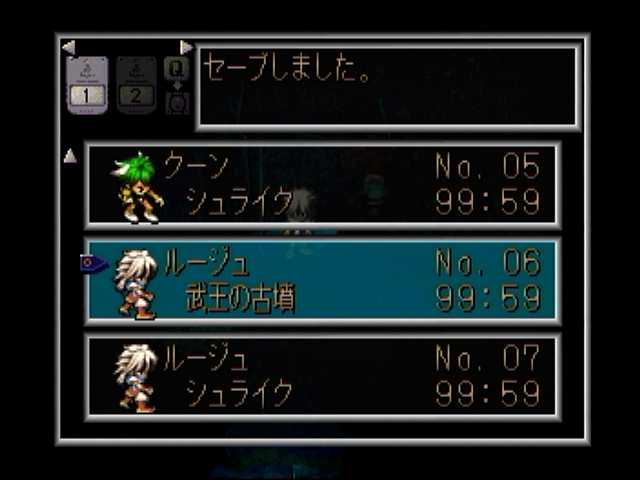
Task: Choose the highlighted save file No. 06
Action: (322, 281)
